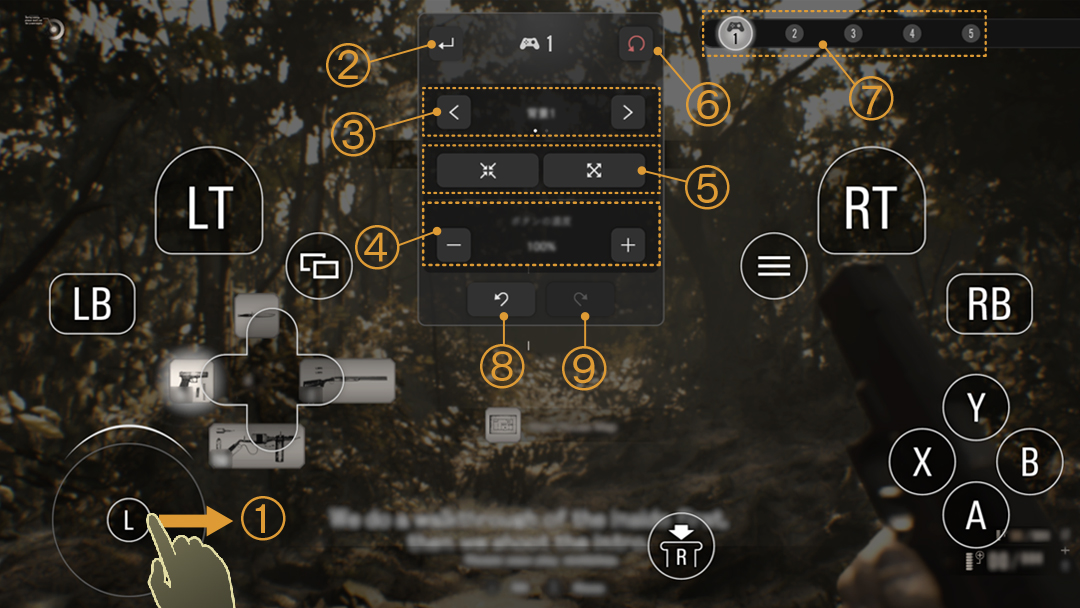Switch to layout slot 3
The width and height of the screenshot is (1080, 608).
click(853, 34)
